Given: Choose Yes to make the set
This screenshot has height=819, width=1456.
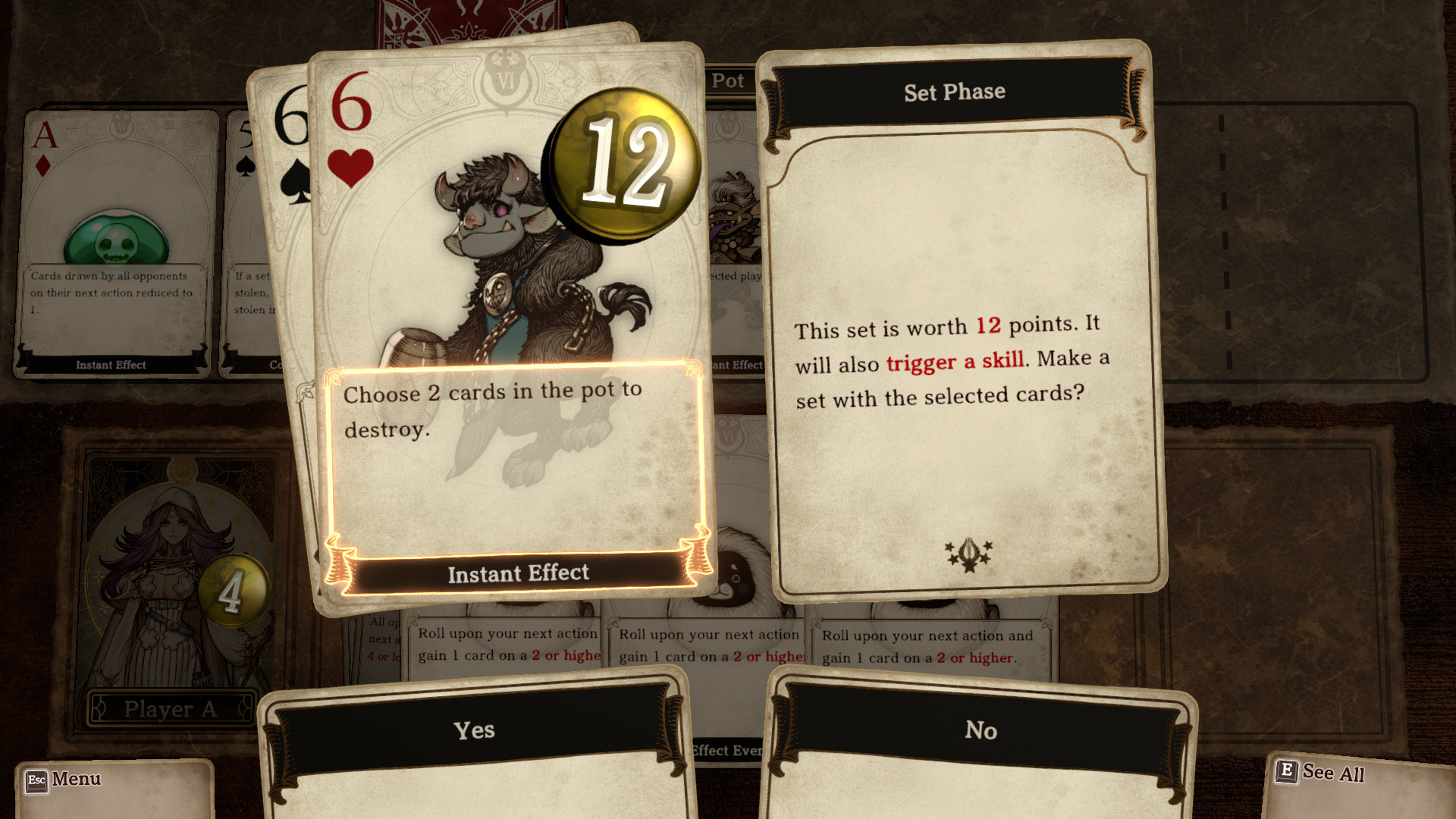Looking at the screenshot, I should coord(474,730).
